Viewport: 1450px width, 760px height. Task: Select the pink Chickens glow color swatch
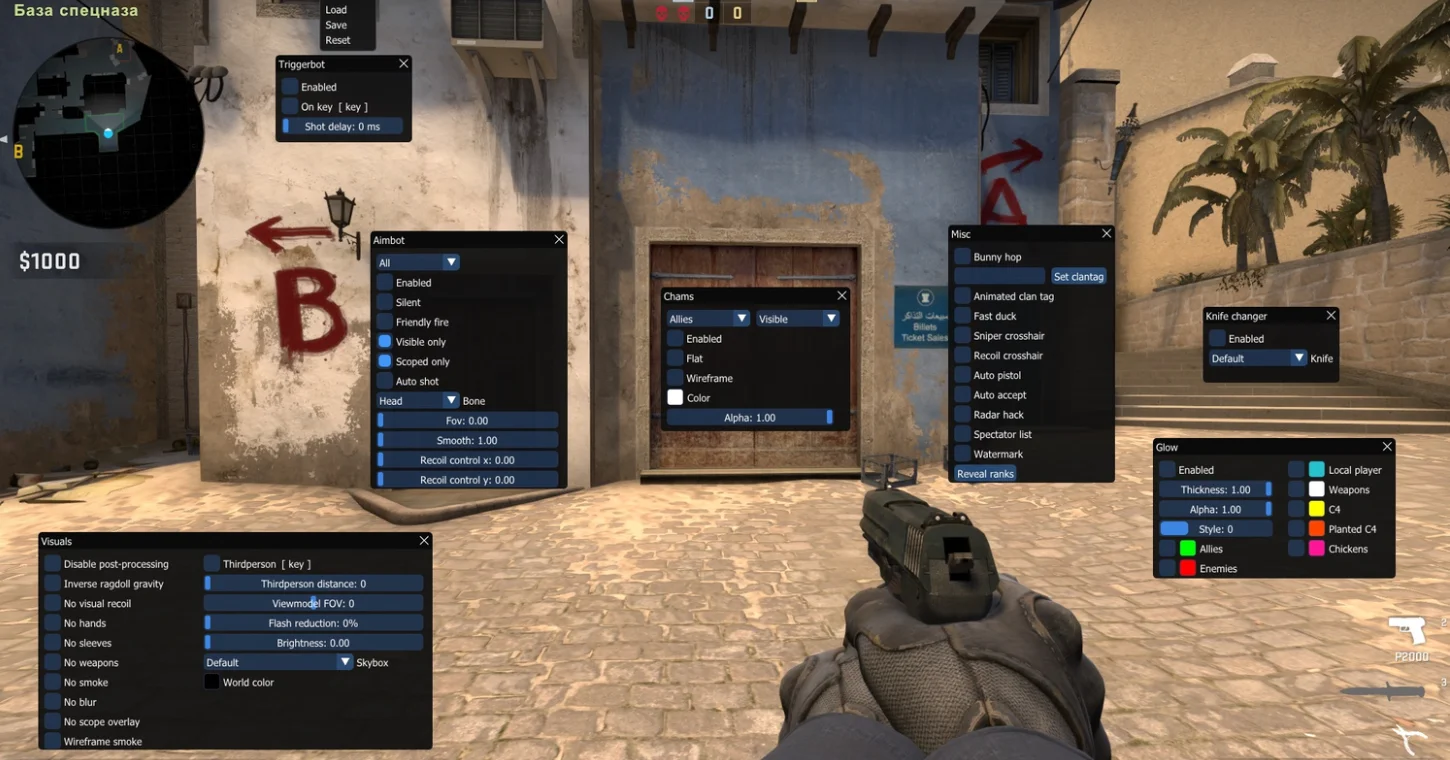point(1317,549)
